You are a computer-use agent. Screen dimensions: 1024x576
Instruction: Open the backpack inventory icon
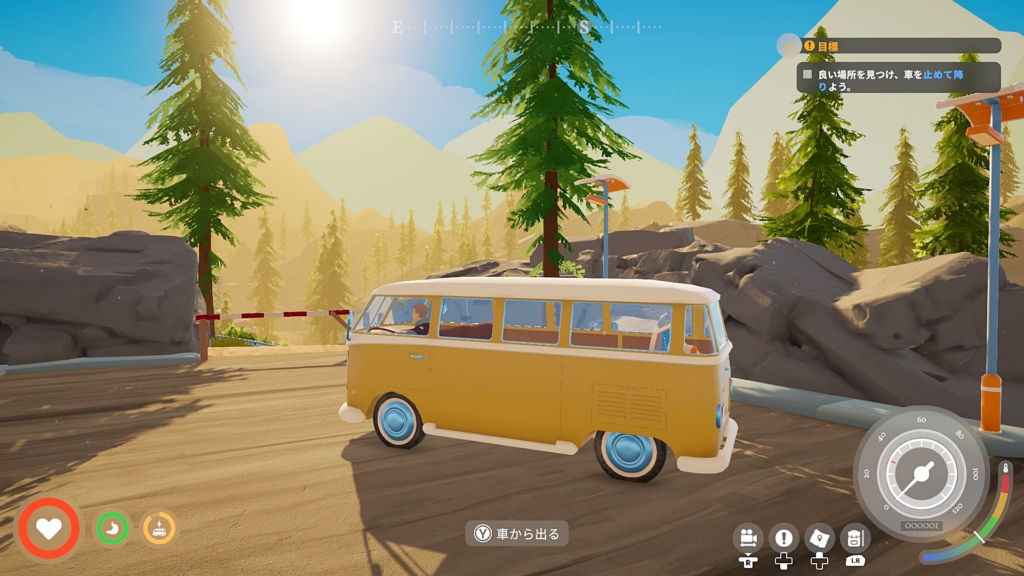pos(855,538)
